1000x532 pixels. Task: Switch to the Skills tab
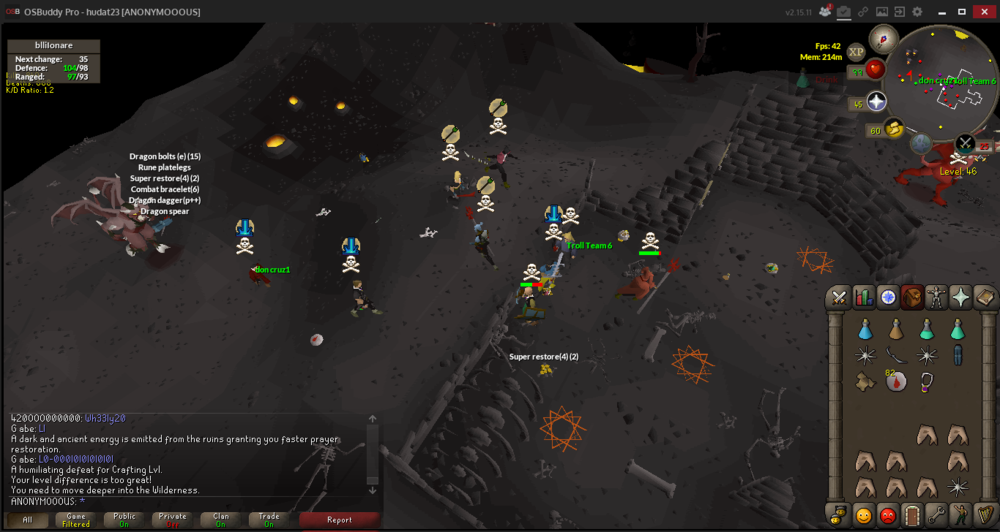(863, 297)
